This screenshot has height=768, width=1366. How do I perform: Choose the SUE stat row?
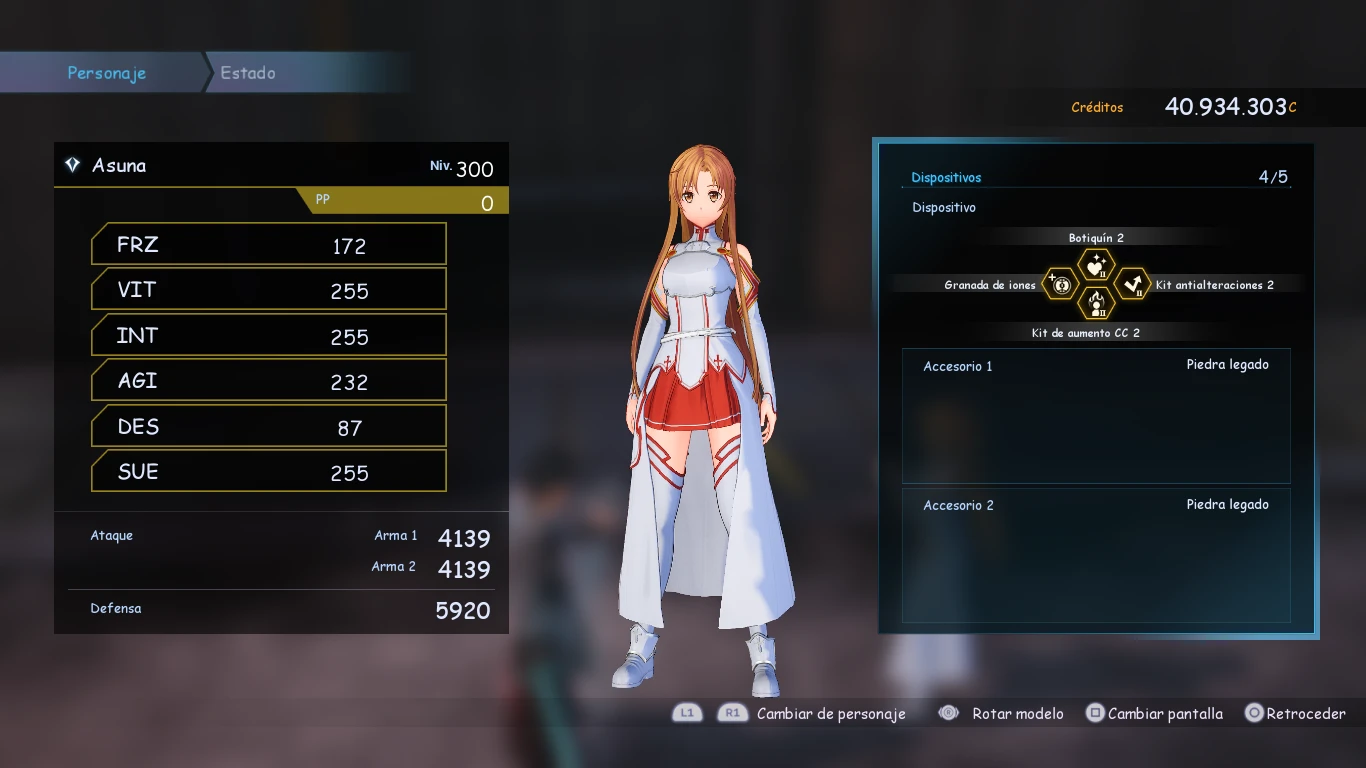pyautogui.click(x=268, y=472)
